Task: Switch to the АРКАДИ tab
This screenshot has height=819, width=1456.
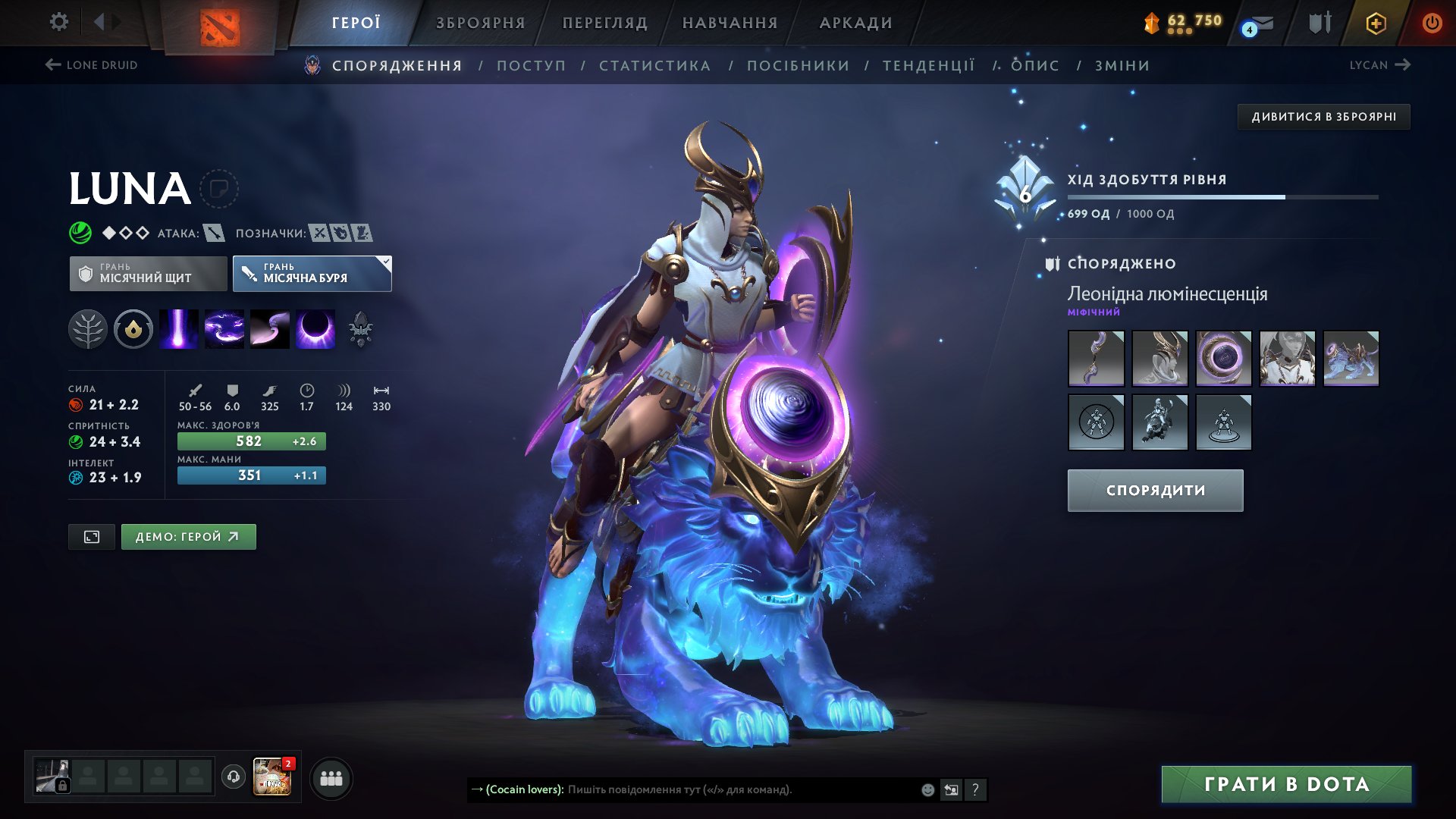Action: tap(853, 23)
